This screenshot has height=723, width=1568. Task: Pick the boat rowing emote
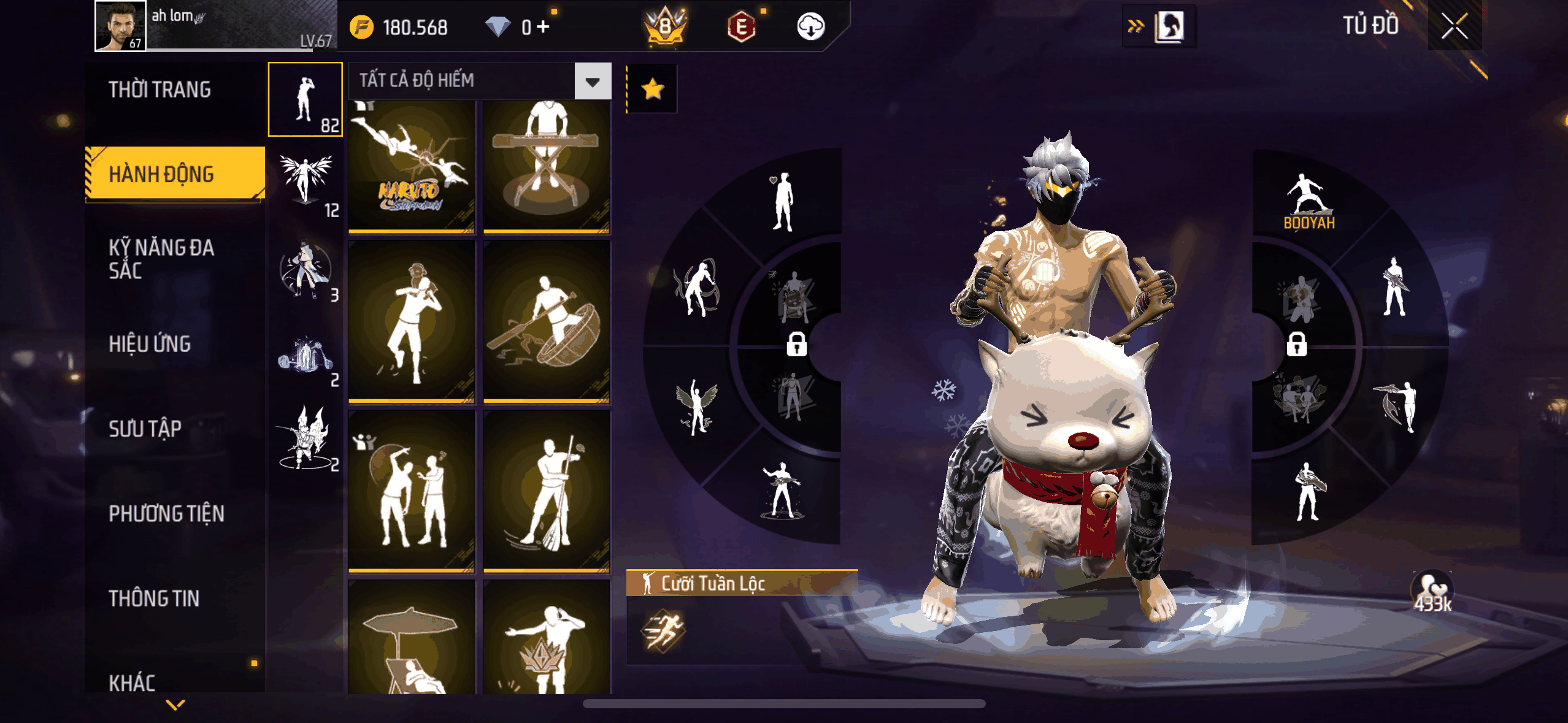[x=546, y=321]
